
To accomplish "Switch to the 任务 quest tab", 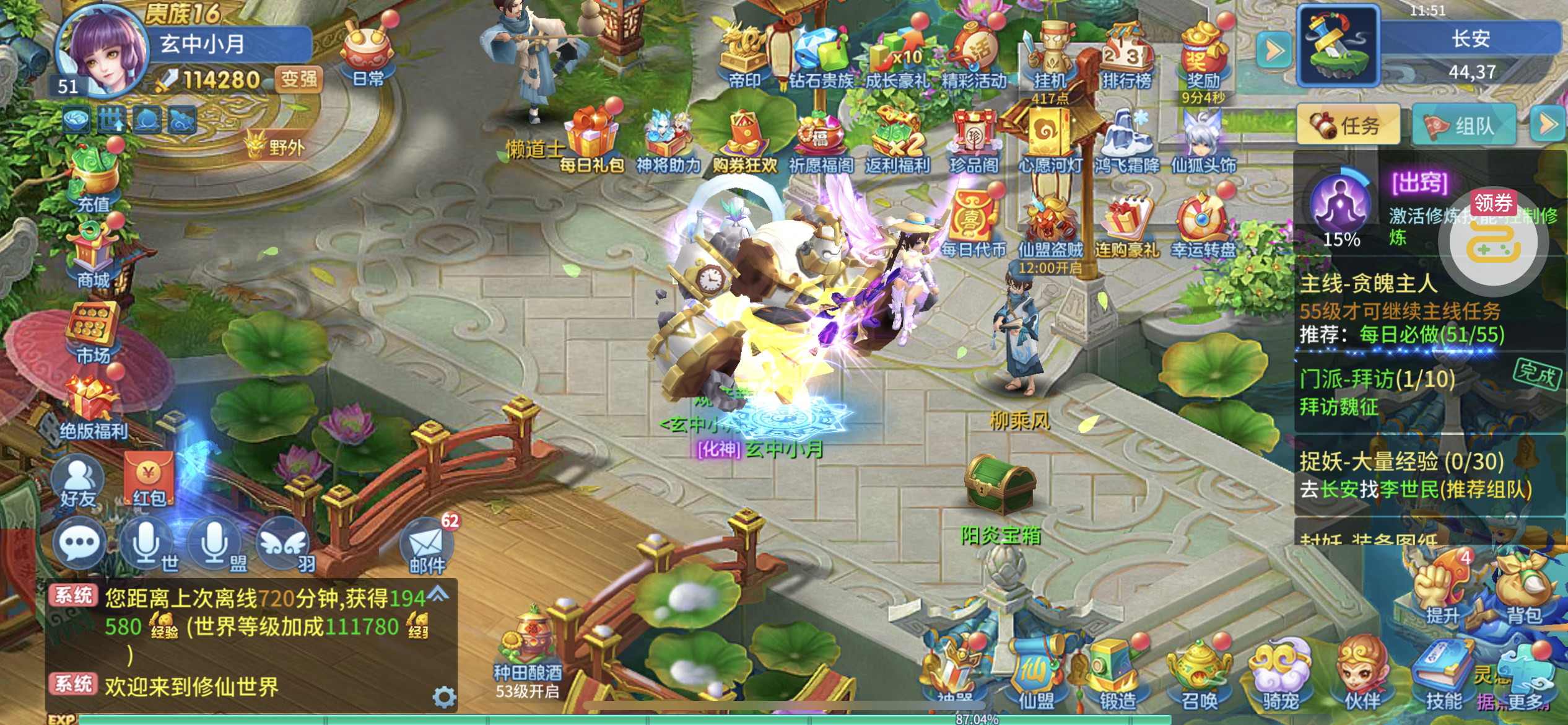I will click(1348, 125).
